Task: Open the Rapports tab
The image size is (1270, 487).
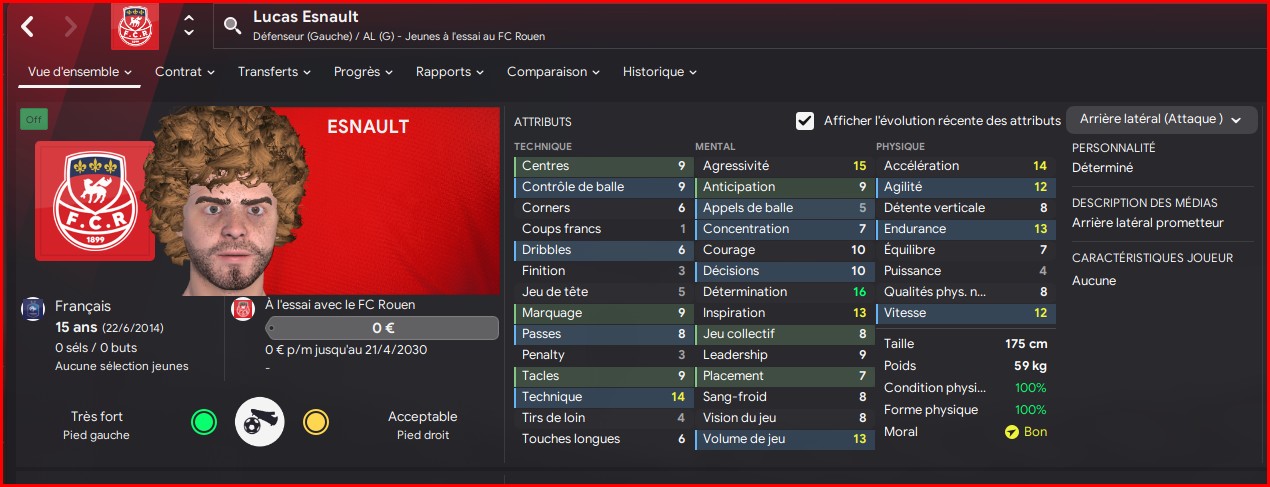Action: point(450,72)
